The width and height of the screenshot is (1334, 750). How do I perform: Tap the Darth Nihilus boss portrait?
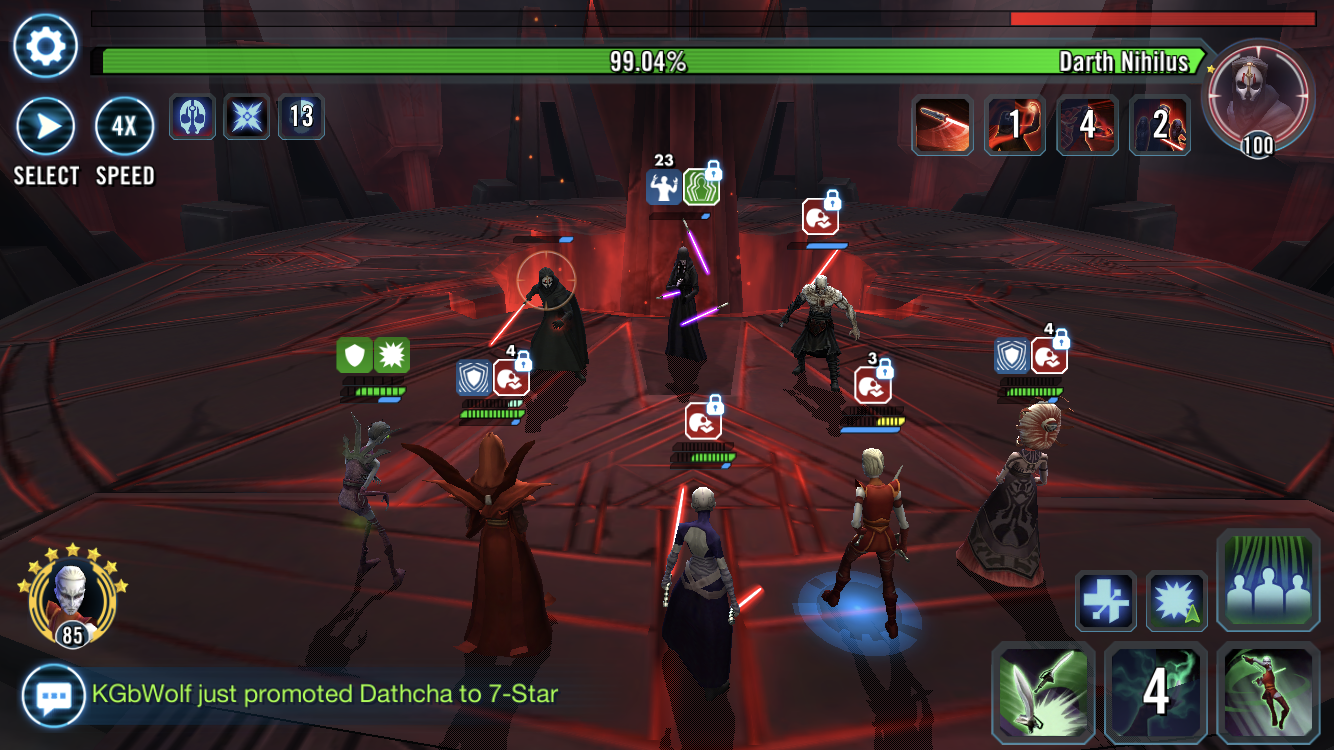coord(1257,98)
